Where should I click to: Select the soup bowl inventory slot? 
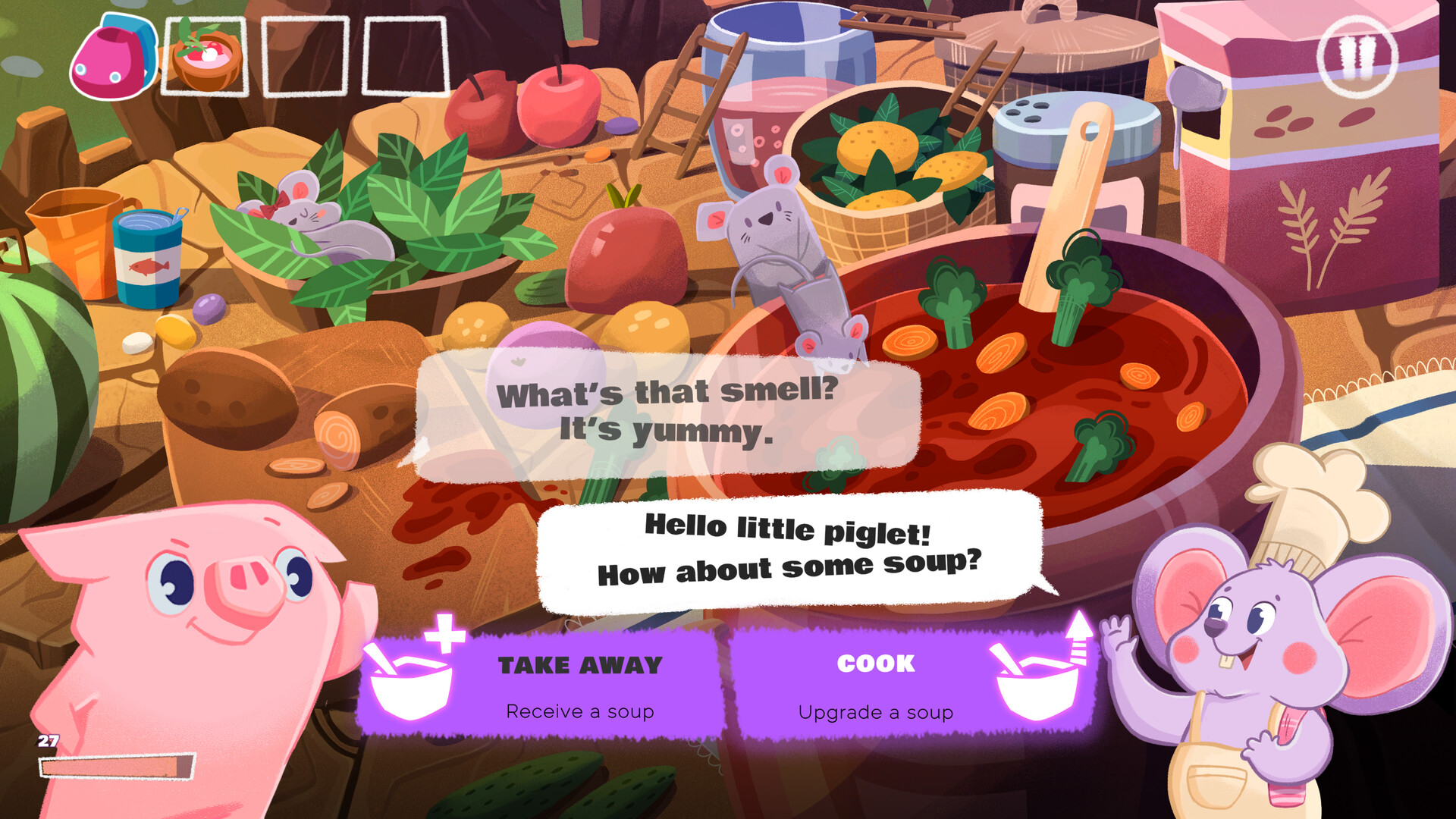pyautogui.click(x=206, y=58)
